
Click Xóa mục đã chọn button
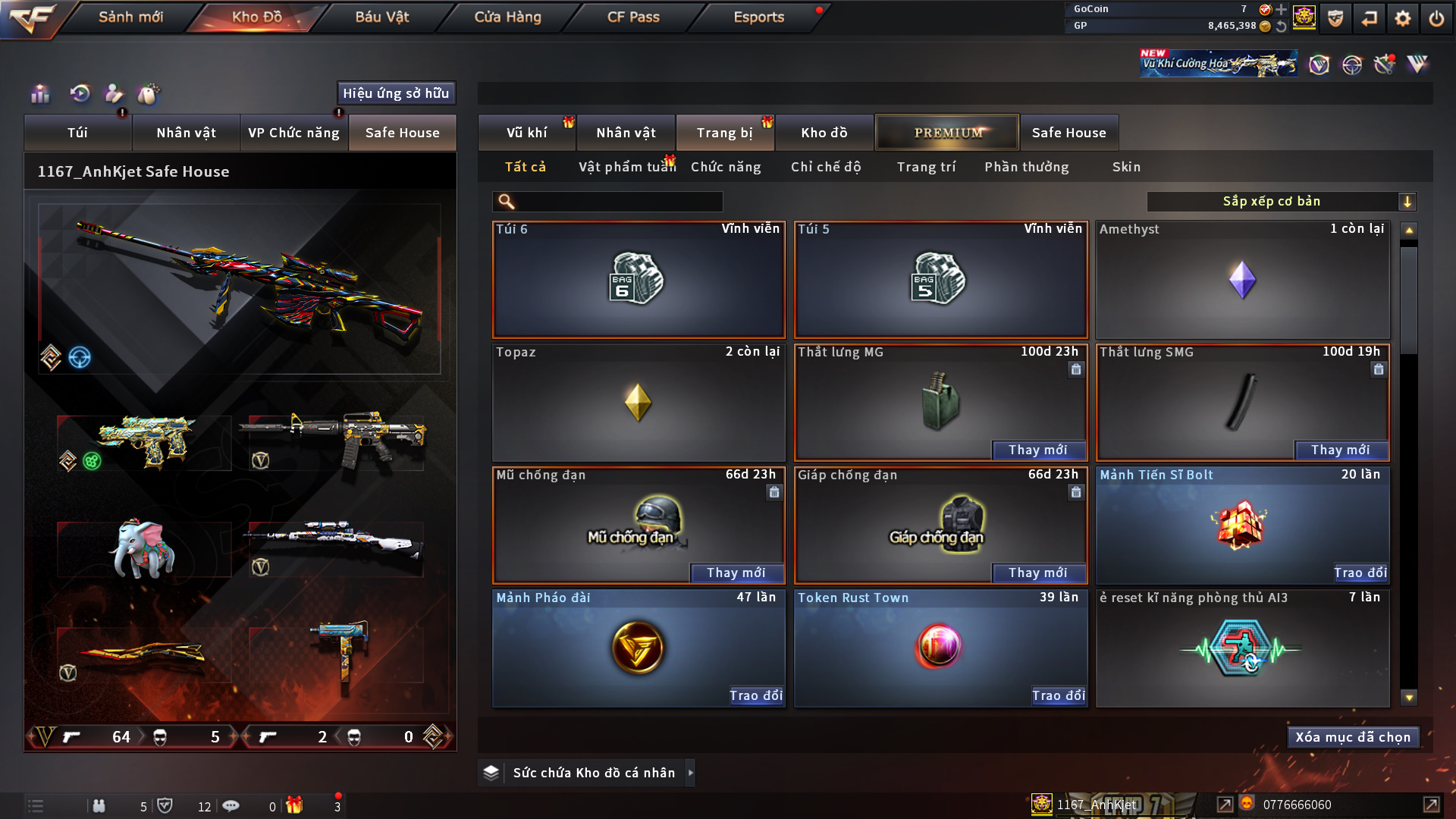(x=1353, y=737)
